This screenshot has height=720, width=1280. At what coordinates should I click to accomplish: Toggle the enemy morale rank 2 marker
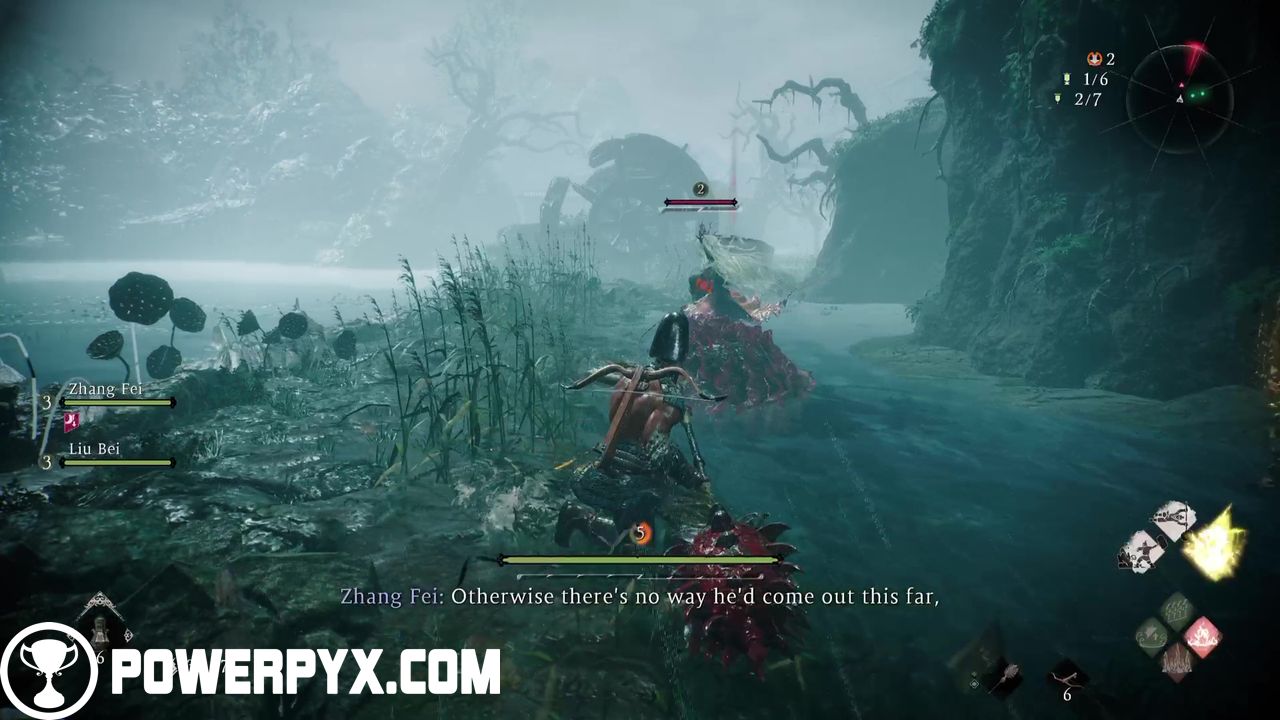pyautogui.click(x=698, y=188)
